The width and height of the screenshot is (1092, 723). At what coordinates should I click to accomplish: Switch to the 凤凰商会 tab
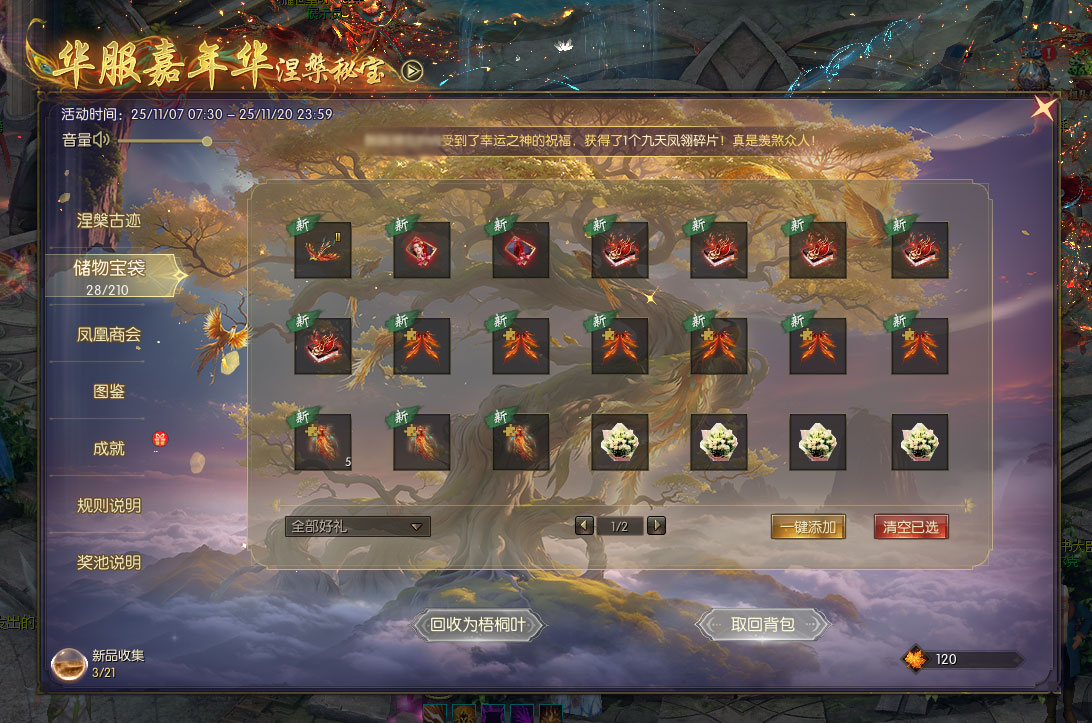pos(109,334)
